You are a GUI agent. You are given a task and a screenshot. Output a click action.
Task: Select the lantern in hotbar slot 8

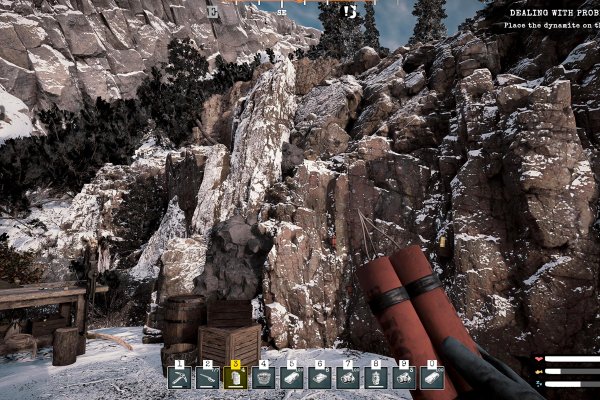pyautogui.click(x=376, y=377)
